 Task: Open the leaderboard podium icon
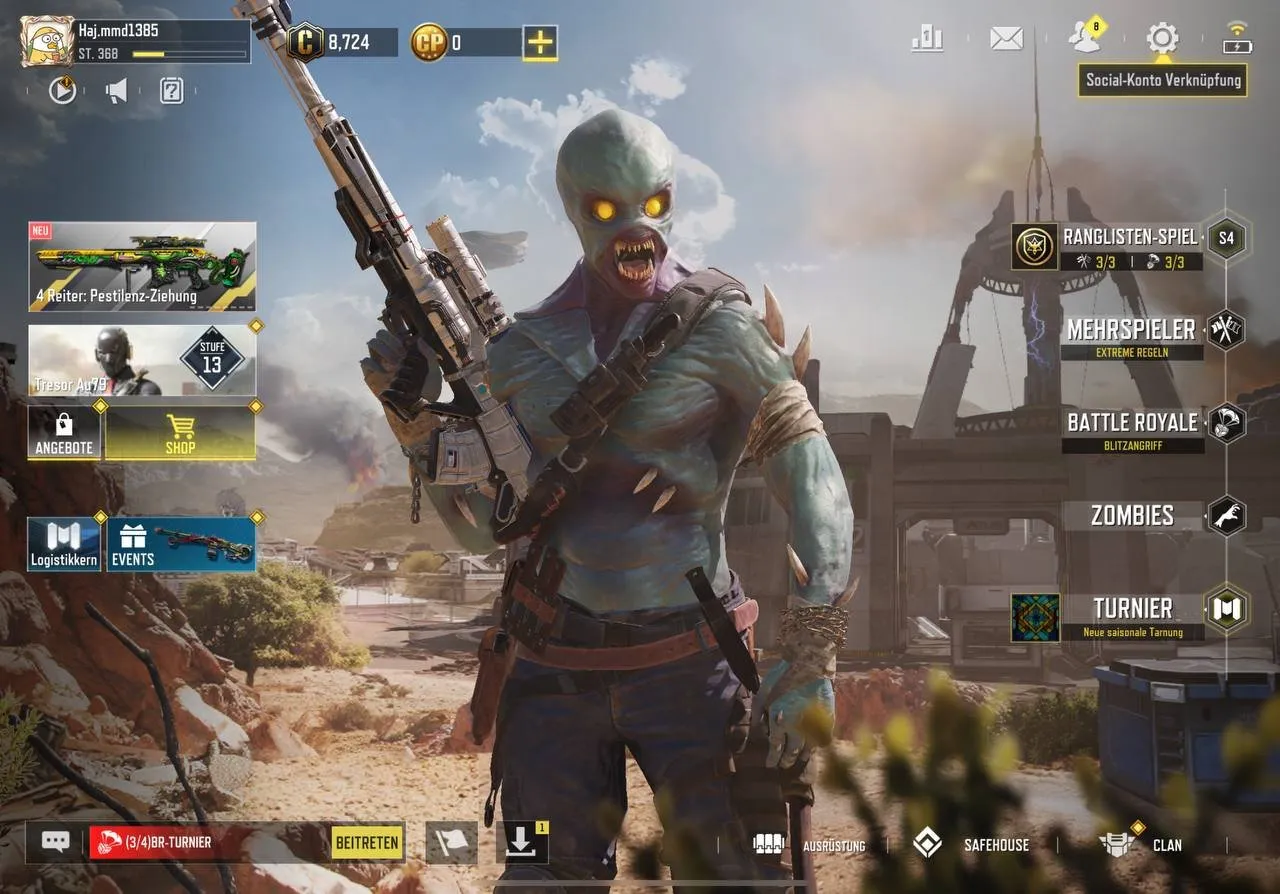tap(927, 39)
